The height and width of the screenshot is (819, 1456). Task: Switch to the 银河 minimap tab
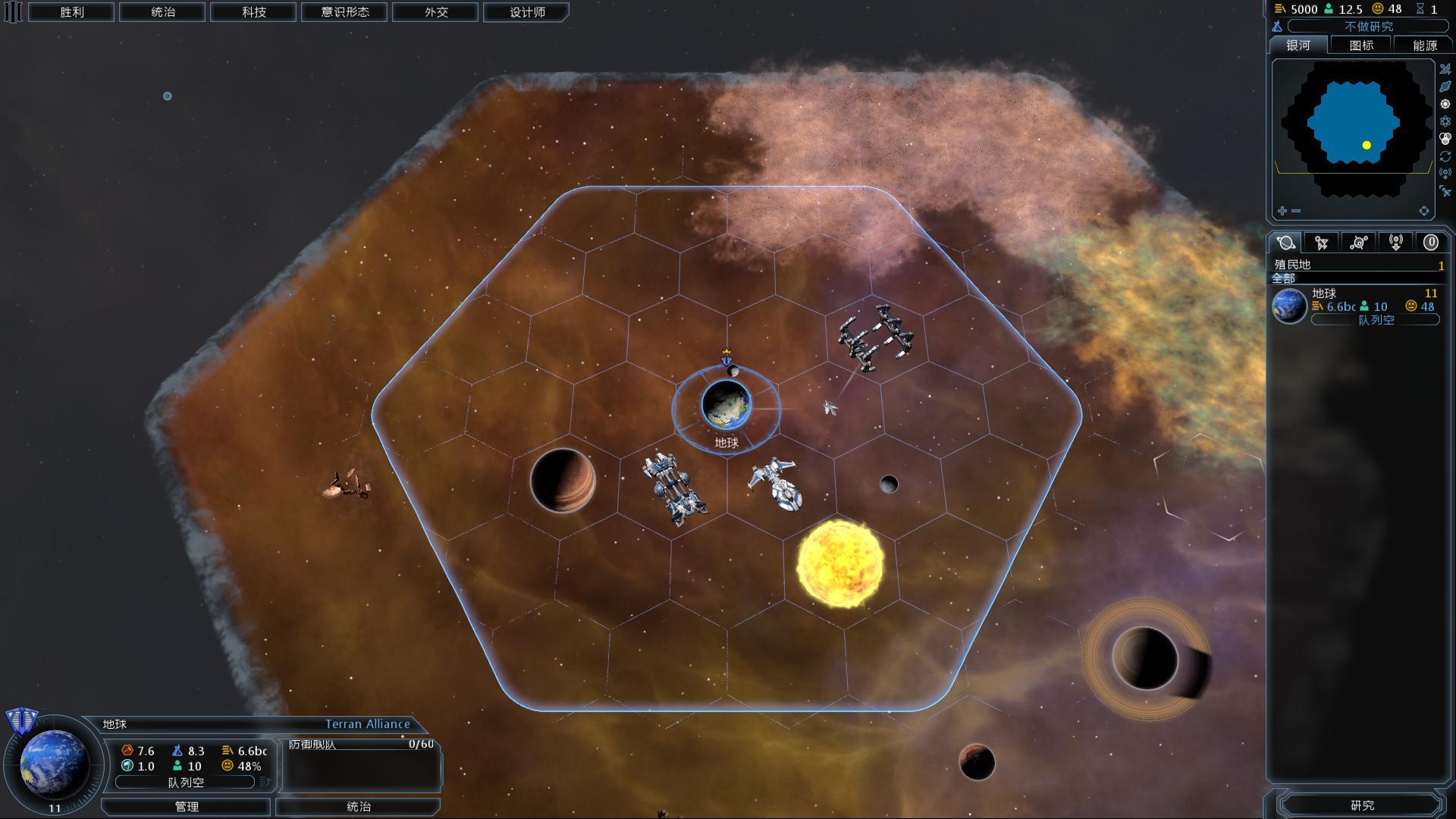(x=1298, y=45)
